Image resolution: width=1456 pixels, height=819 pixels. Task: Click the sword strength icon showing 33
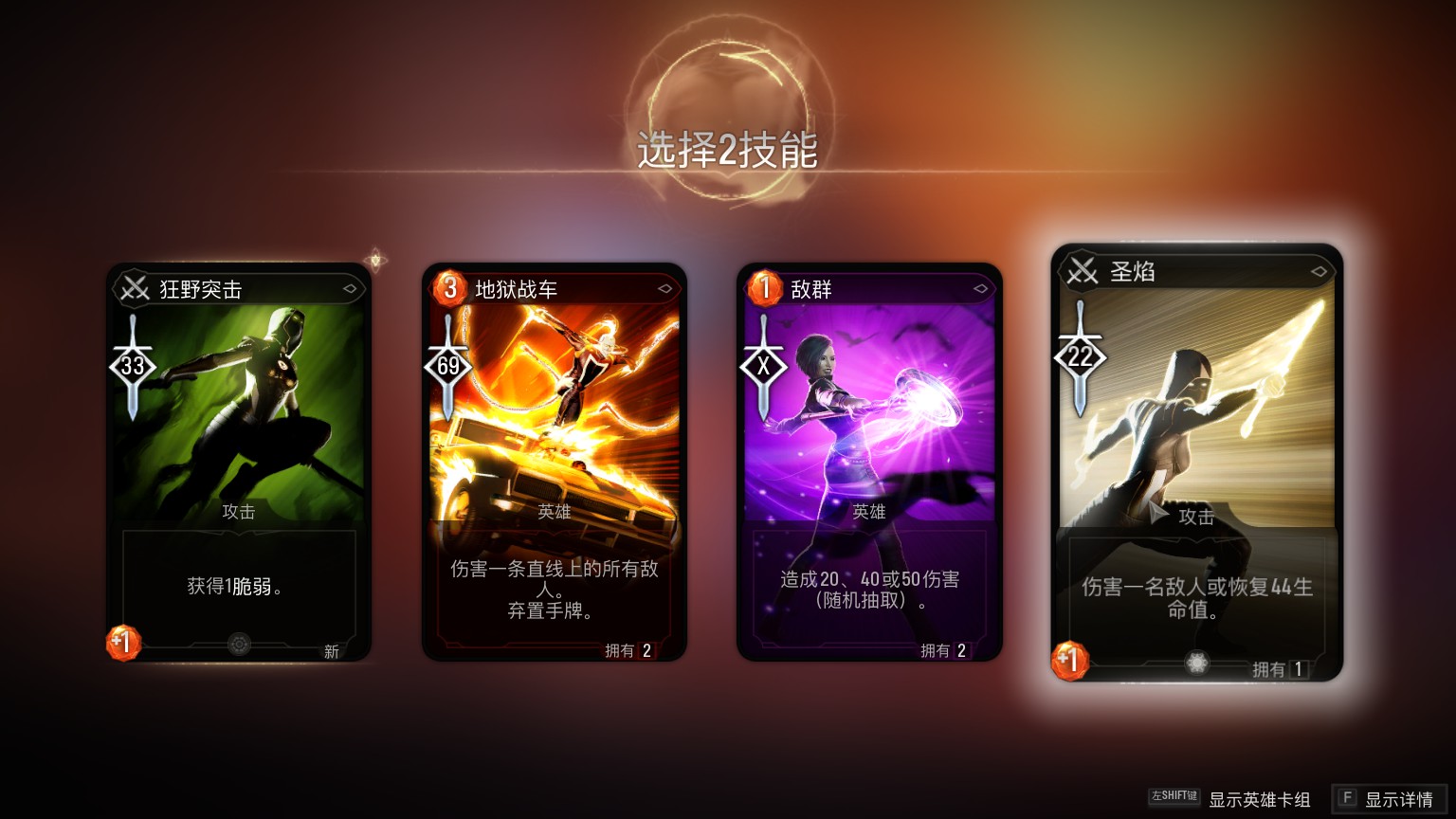point(133,363)
